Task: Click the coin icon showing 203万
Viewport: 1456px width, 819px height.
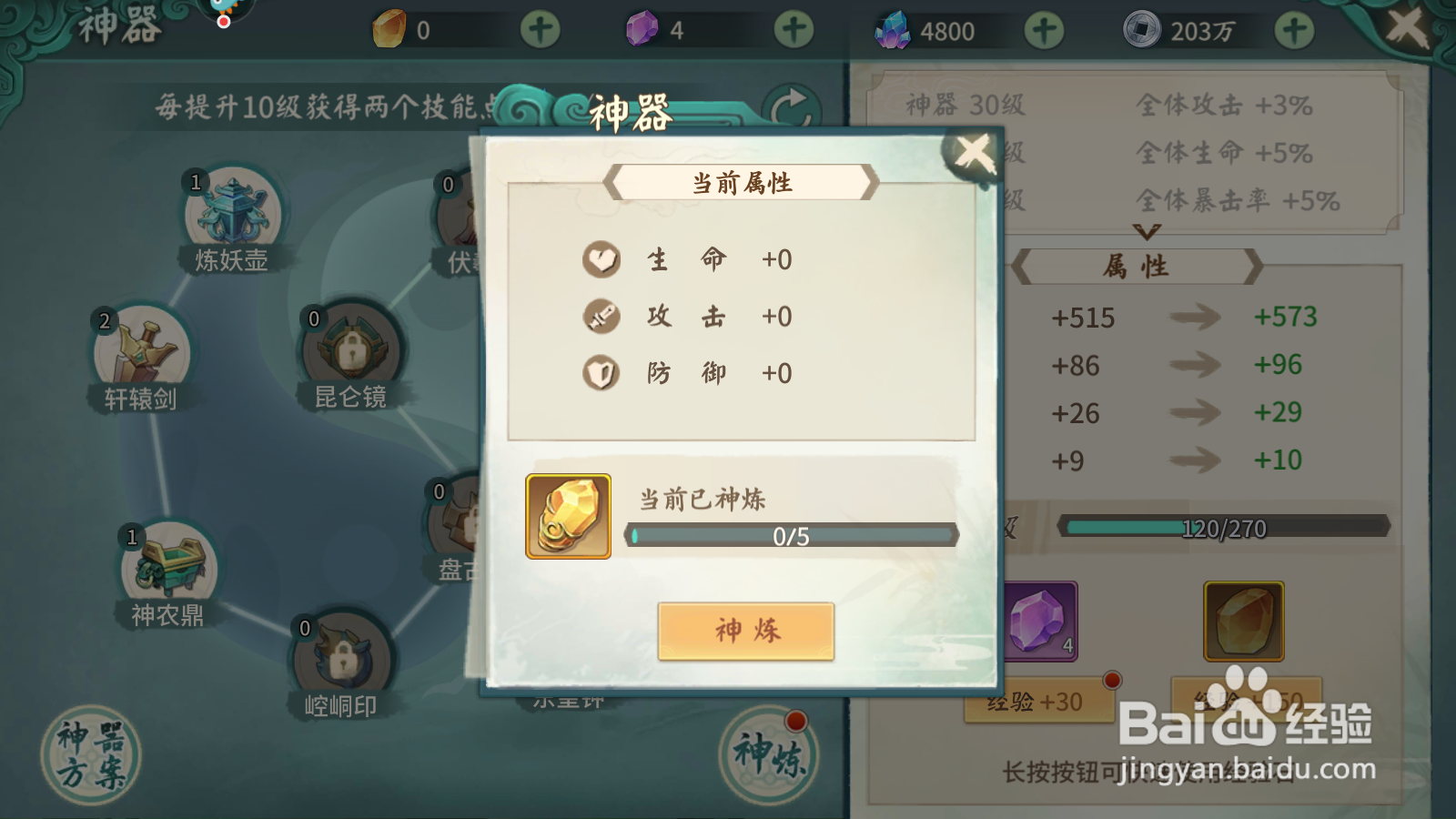Action: (x=1140, y=28)
